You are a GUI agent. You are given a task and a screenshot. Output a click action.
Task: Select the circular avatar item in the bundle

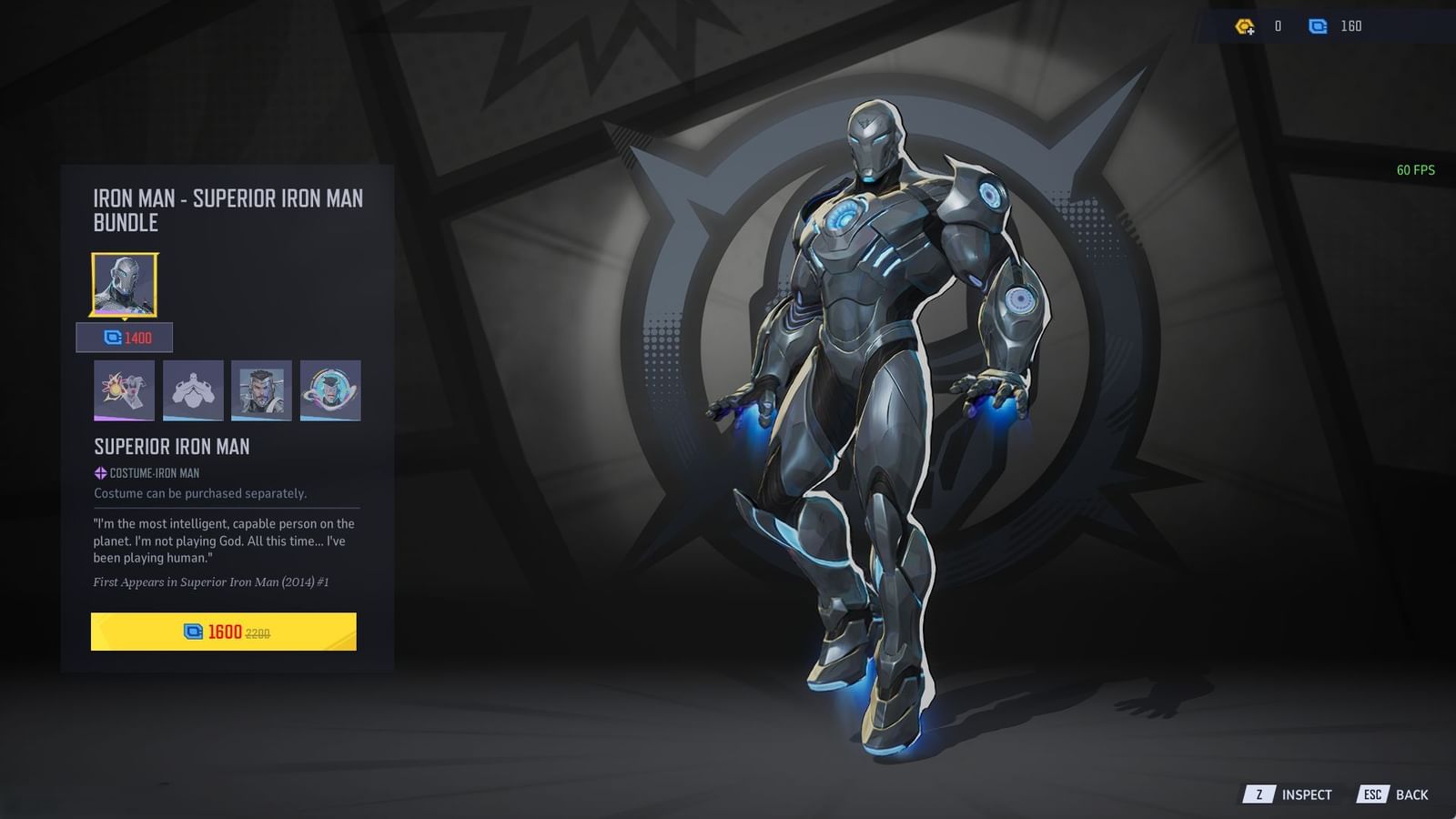(331, 390)
